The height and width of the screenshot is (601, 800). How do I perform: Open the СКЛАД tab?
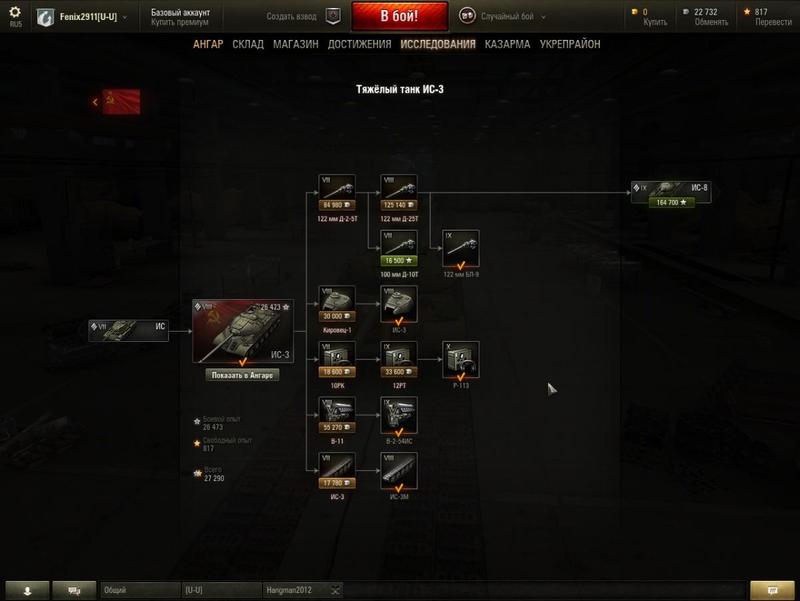click(x=248, y=44)
